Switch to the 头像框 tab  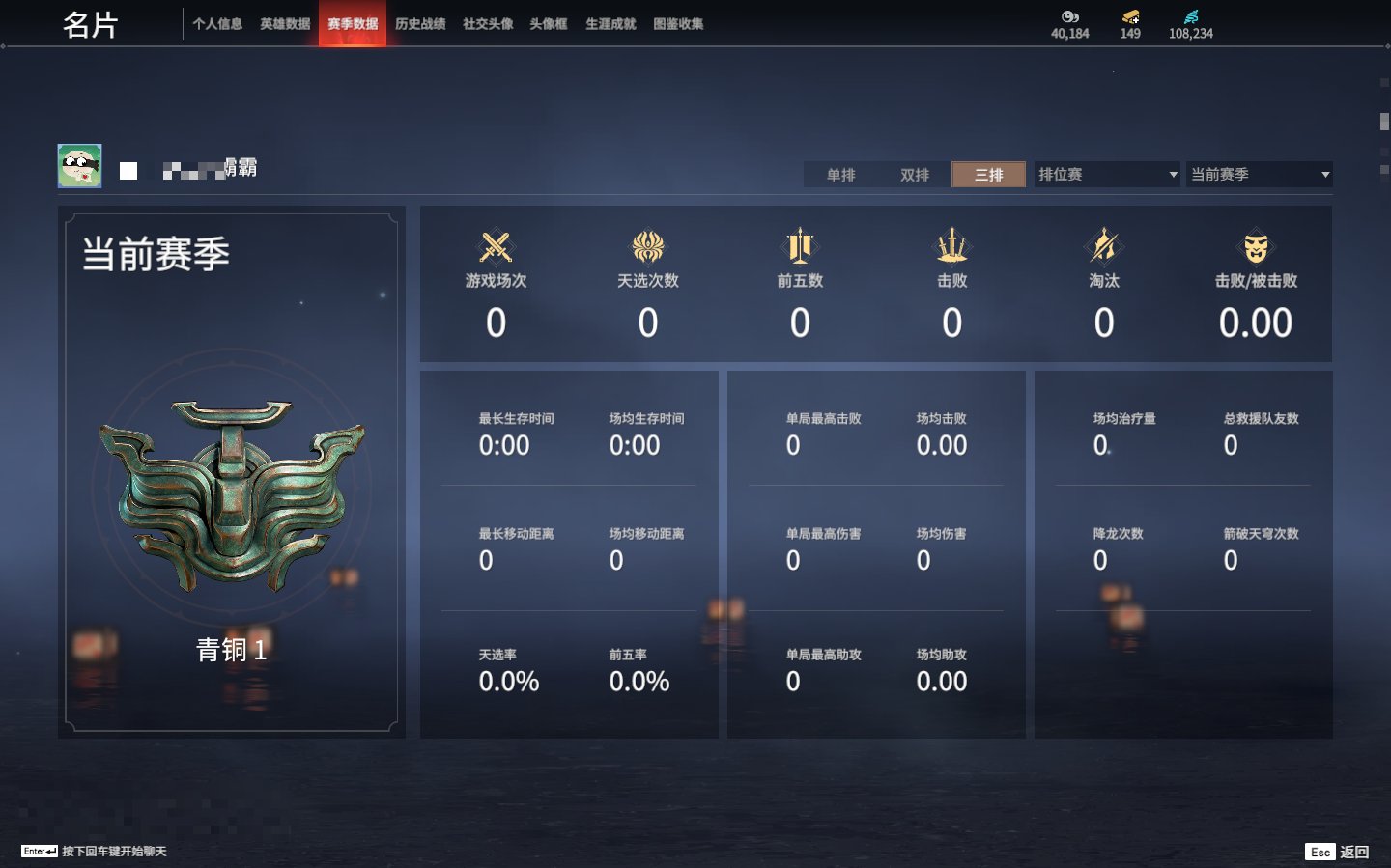pyautogui.click(x=549, y=24)
